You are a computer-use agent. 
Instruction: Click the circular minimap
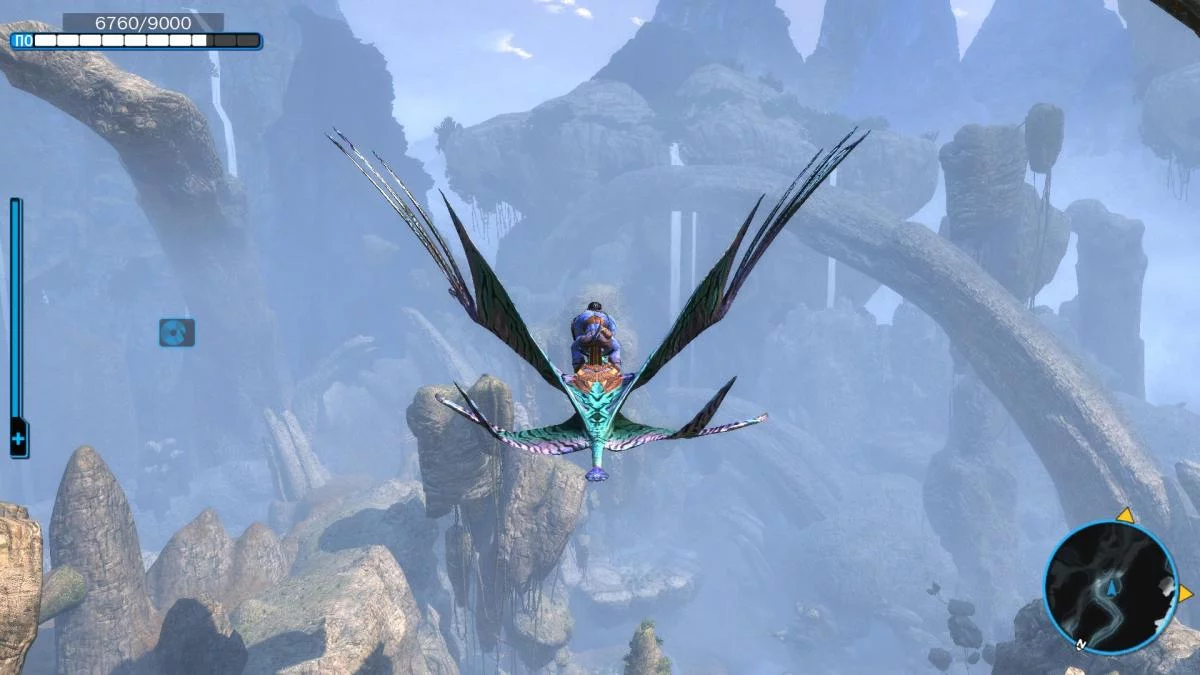click(1110, 587)
